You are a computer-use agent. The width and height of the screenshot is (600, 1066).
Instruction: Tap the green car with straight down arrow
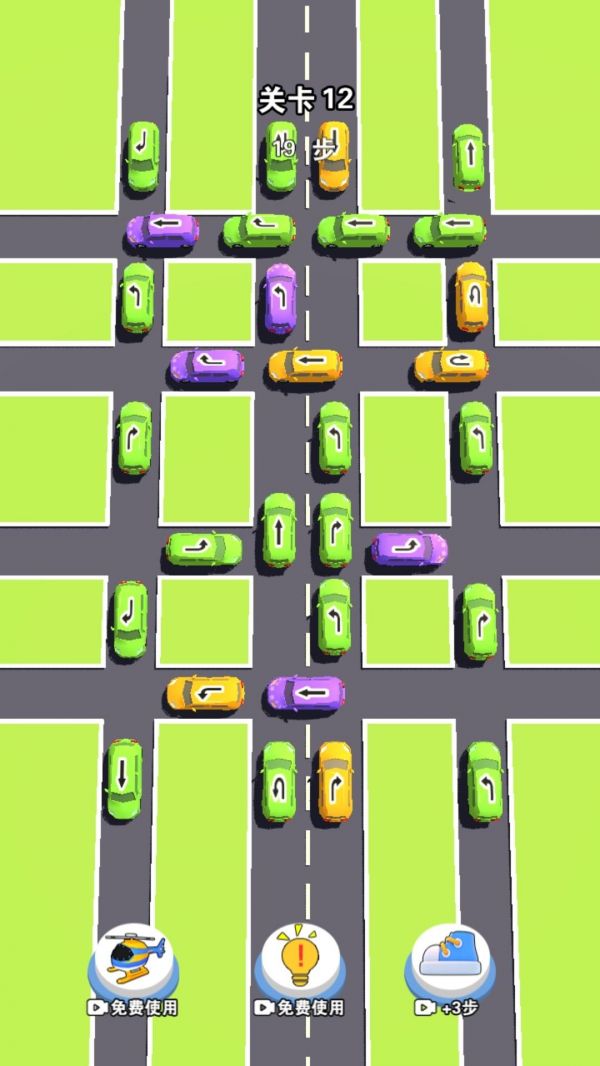pos(123,779)
